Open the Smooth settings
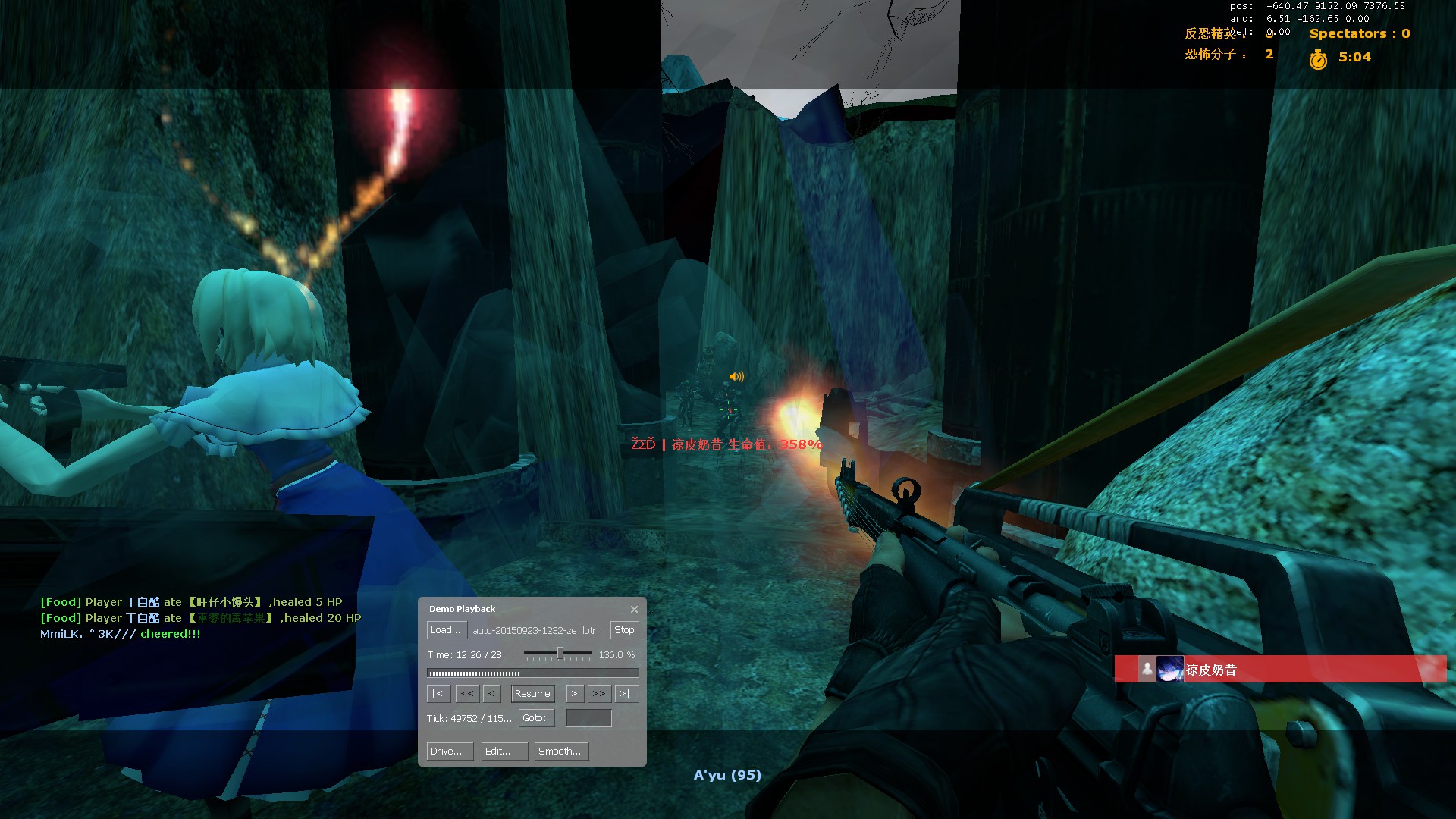The height and width of the screenshot is (819, 1456). click(561, 752)
